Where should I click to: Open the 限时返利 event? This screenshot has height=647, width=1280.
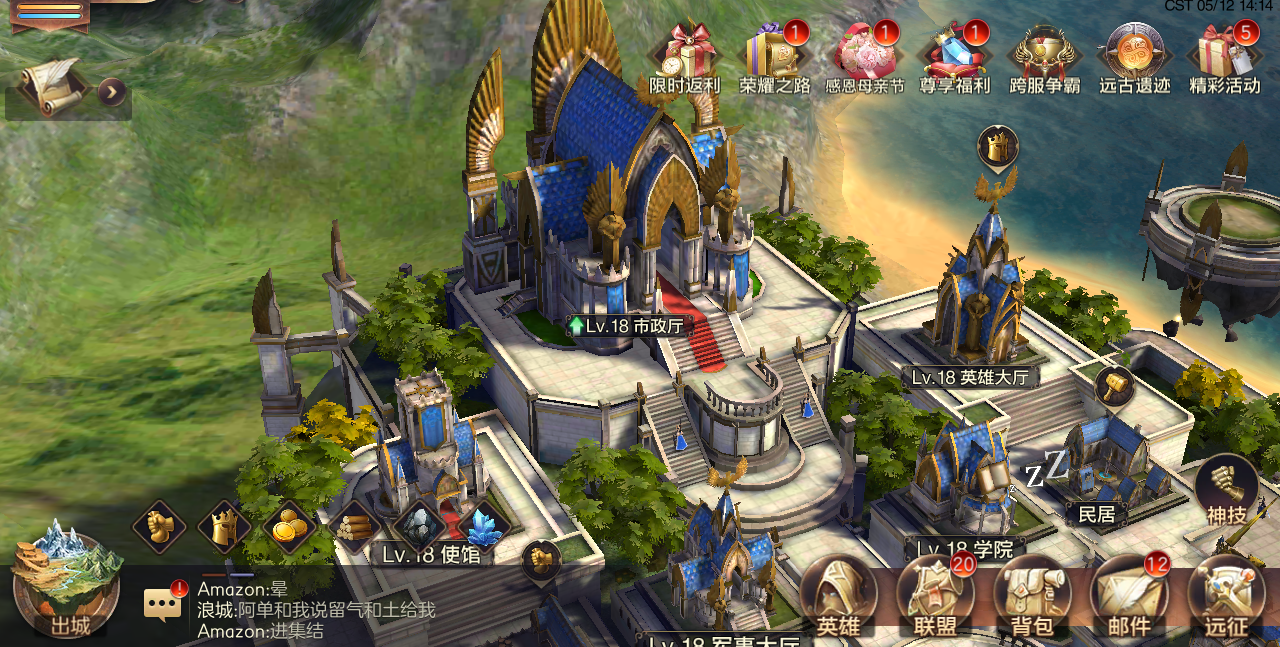pyautogui.click(x=685, y=56)
